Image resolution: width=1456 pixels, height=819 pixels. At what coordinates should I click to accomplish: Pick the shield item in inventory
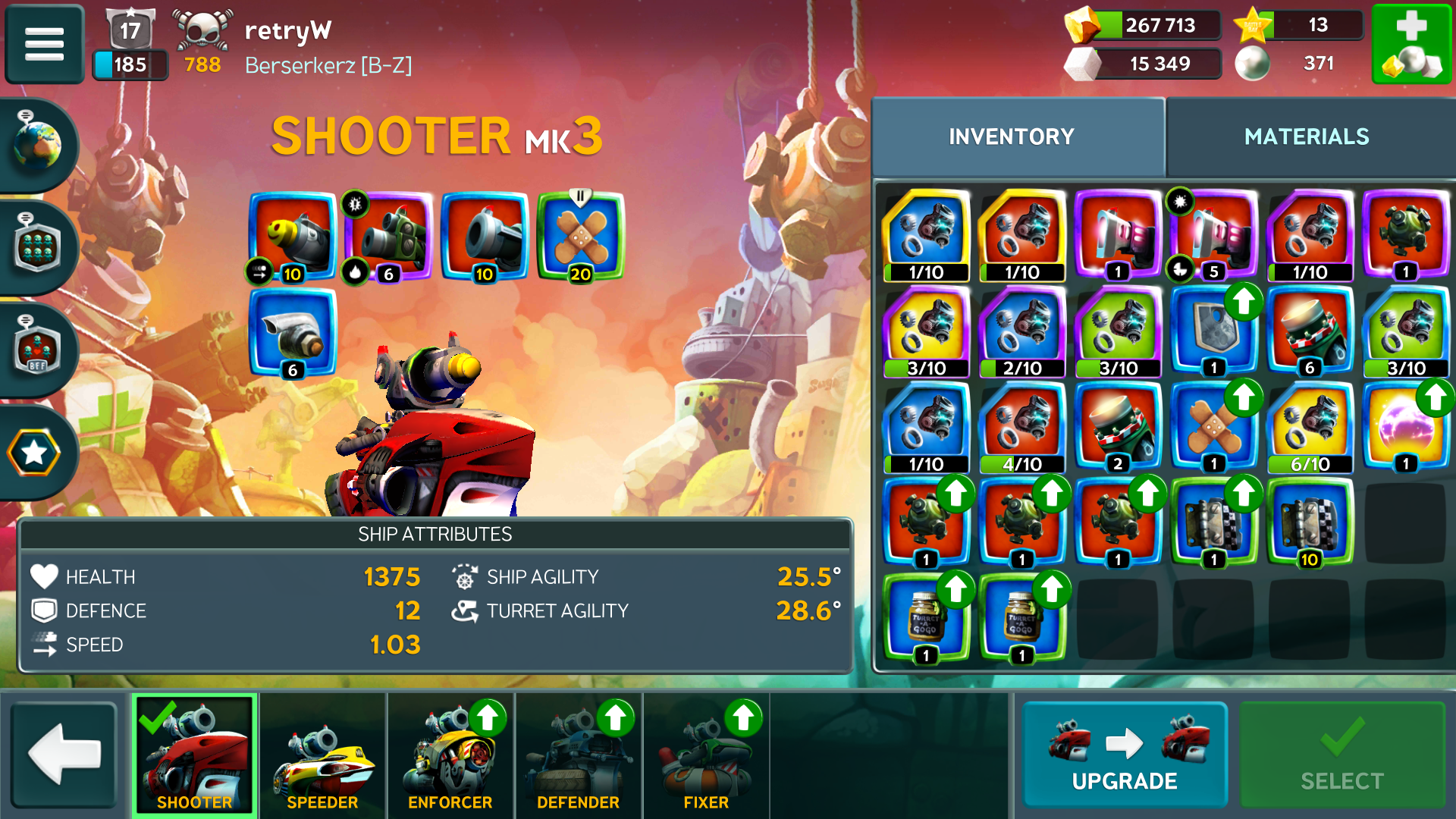tap(1213, 331)
